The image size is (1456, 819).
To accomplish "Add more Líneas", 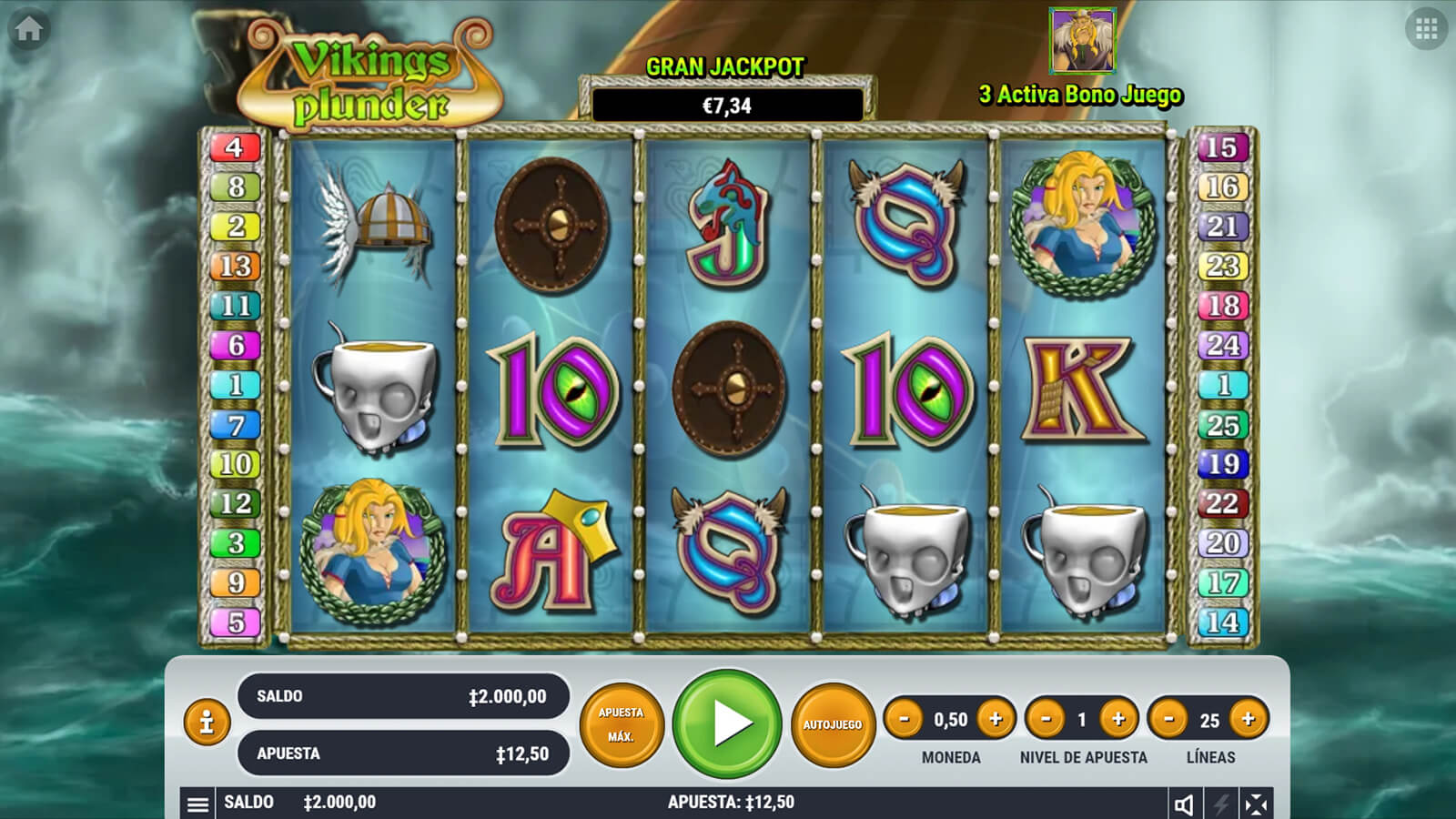I will tap(1248, 720).
